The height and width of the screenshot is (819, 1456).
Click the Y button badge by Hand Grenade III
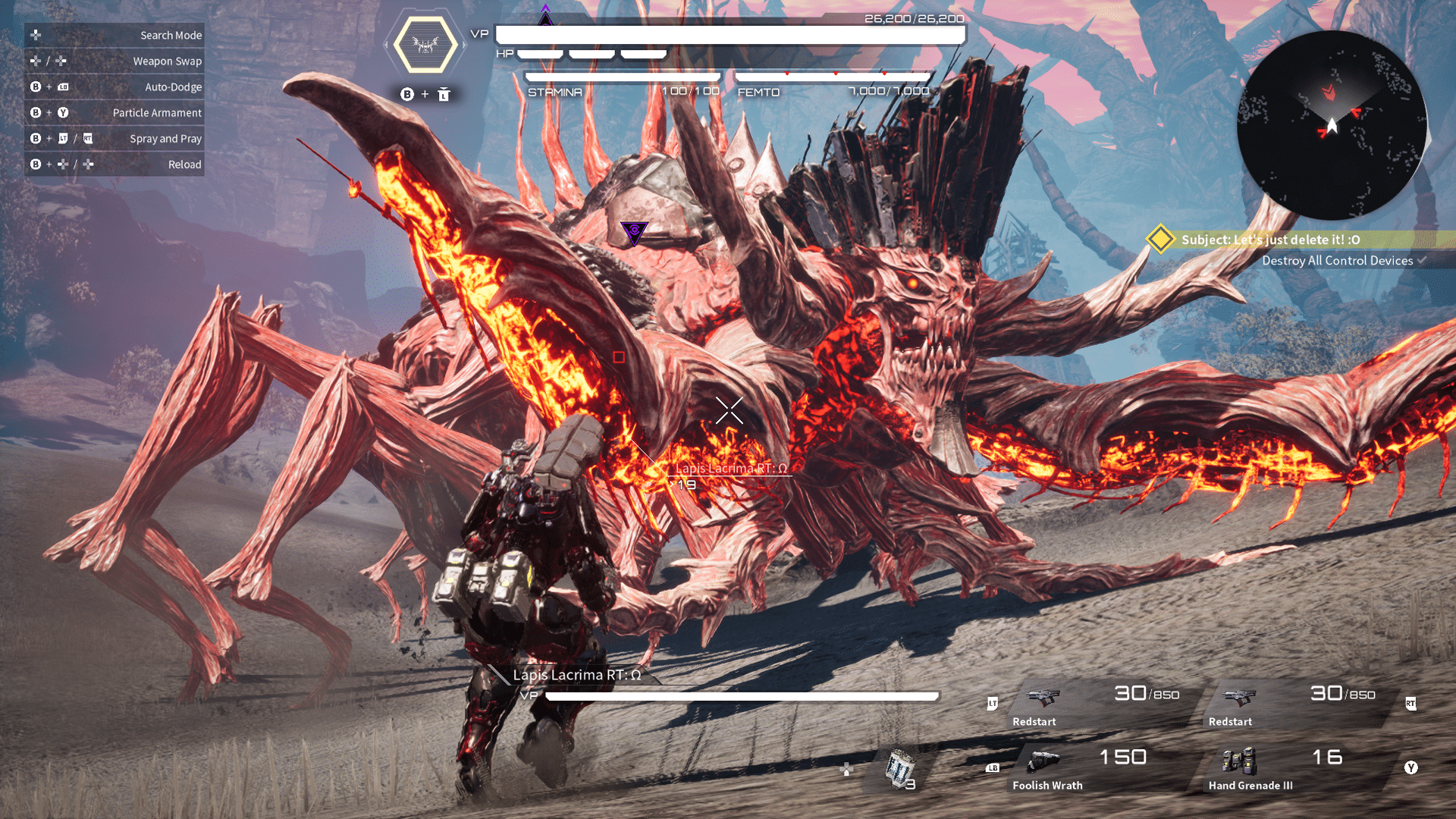[1412, 767]
